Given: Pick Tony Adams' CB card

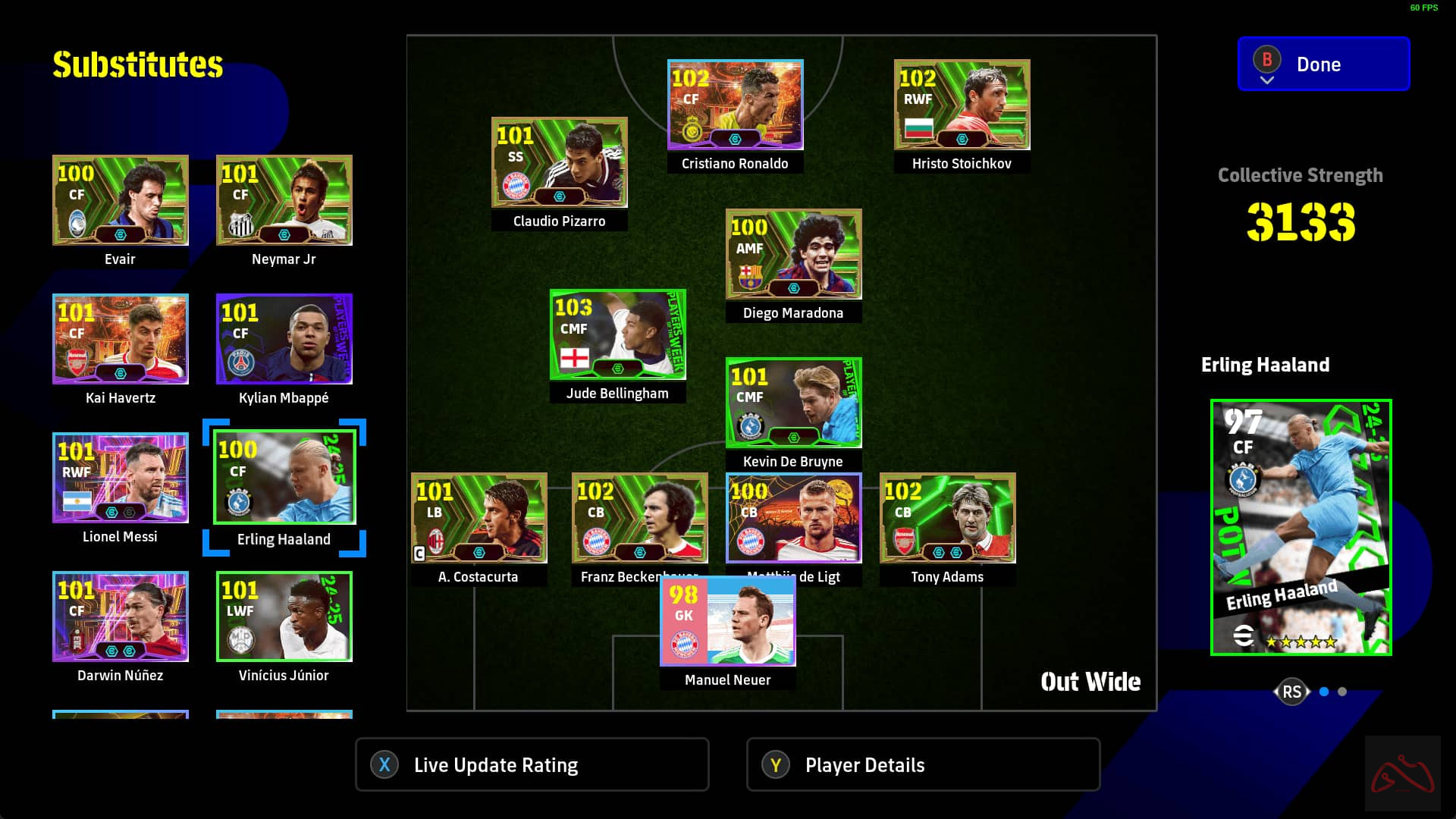Looking at the screenshot, I should pyautogui.click(x=947, y=518).
